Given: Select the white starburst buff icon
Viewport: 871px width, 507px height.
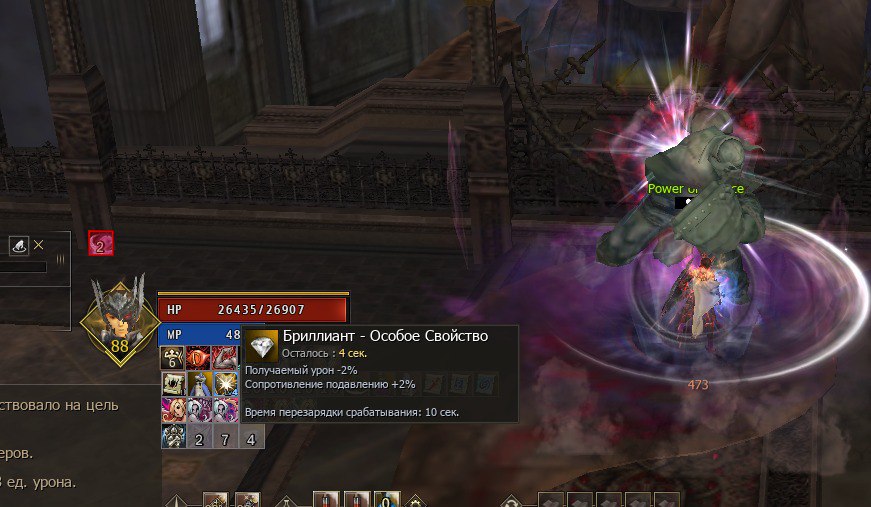Looking at the screenshot, I should click(225, 384).
